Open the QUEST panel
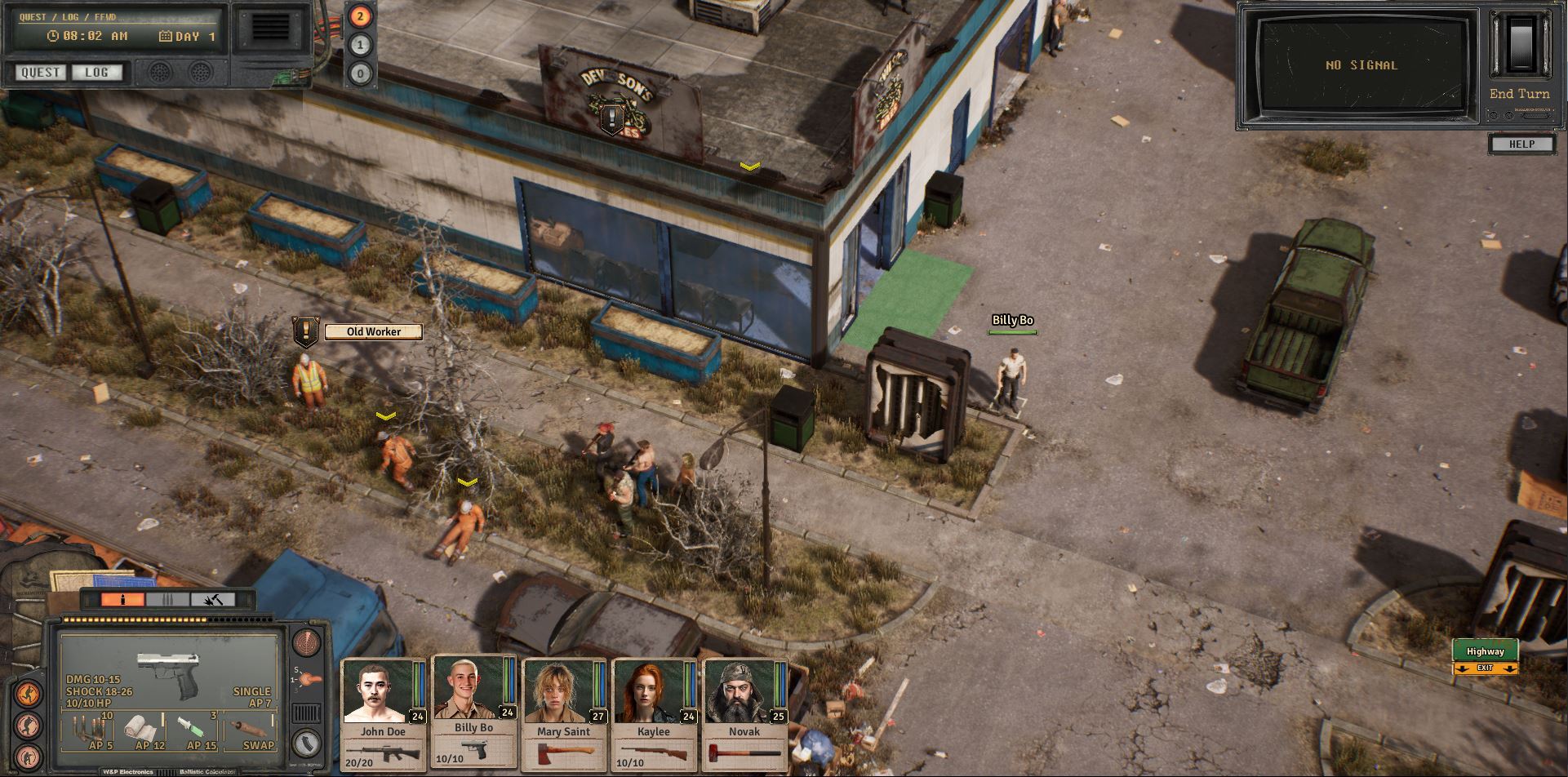This screenshot has width=1568, height=777. pyautogui.click(x=41, y=73)
